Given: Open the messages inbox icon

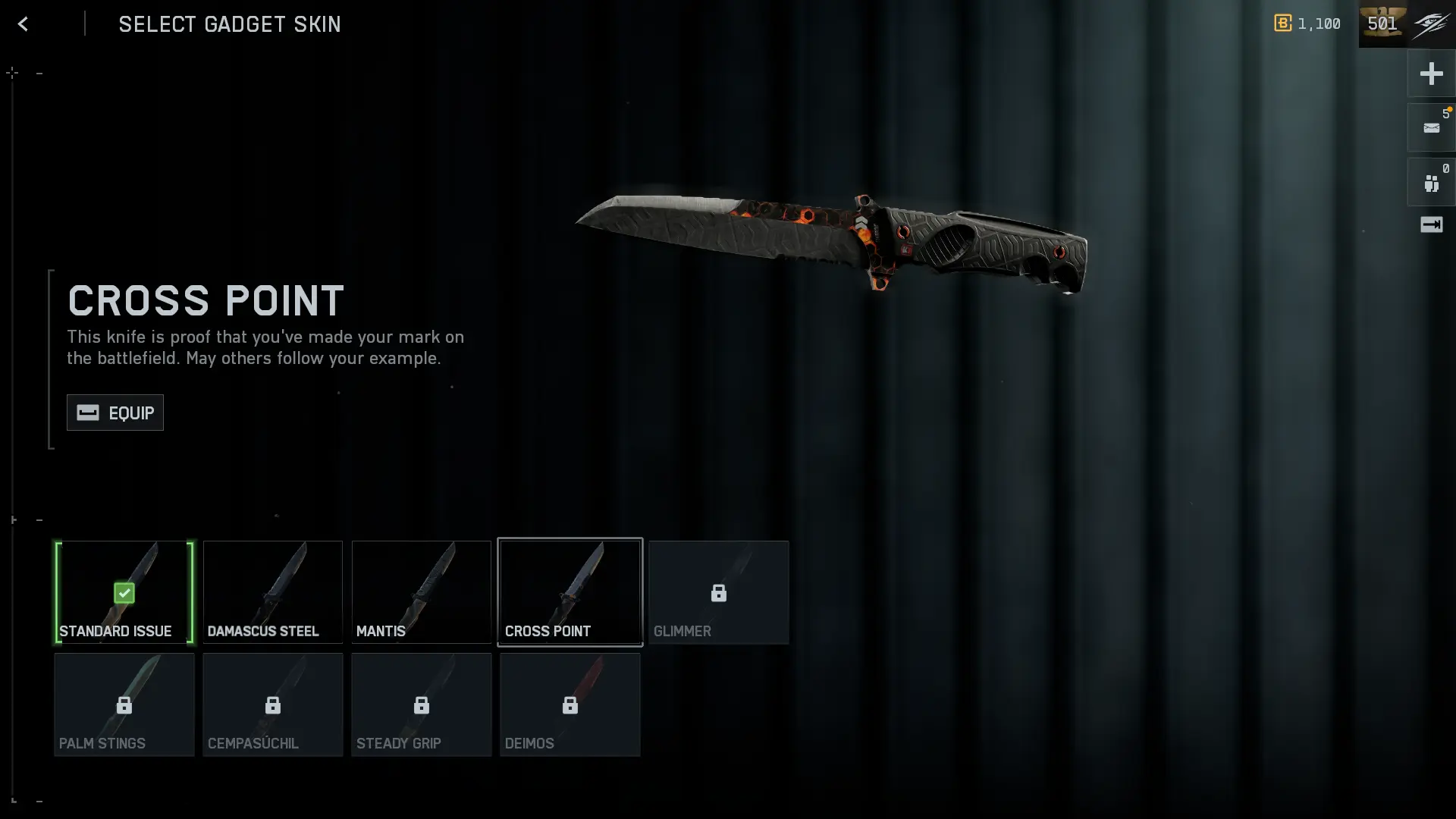Looking at the screenshot, I should pos(1431,128).
